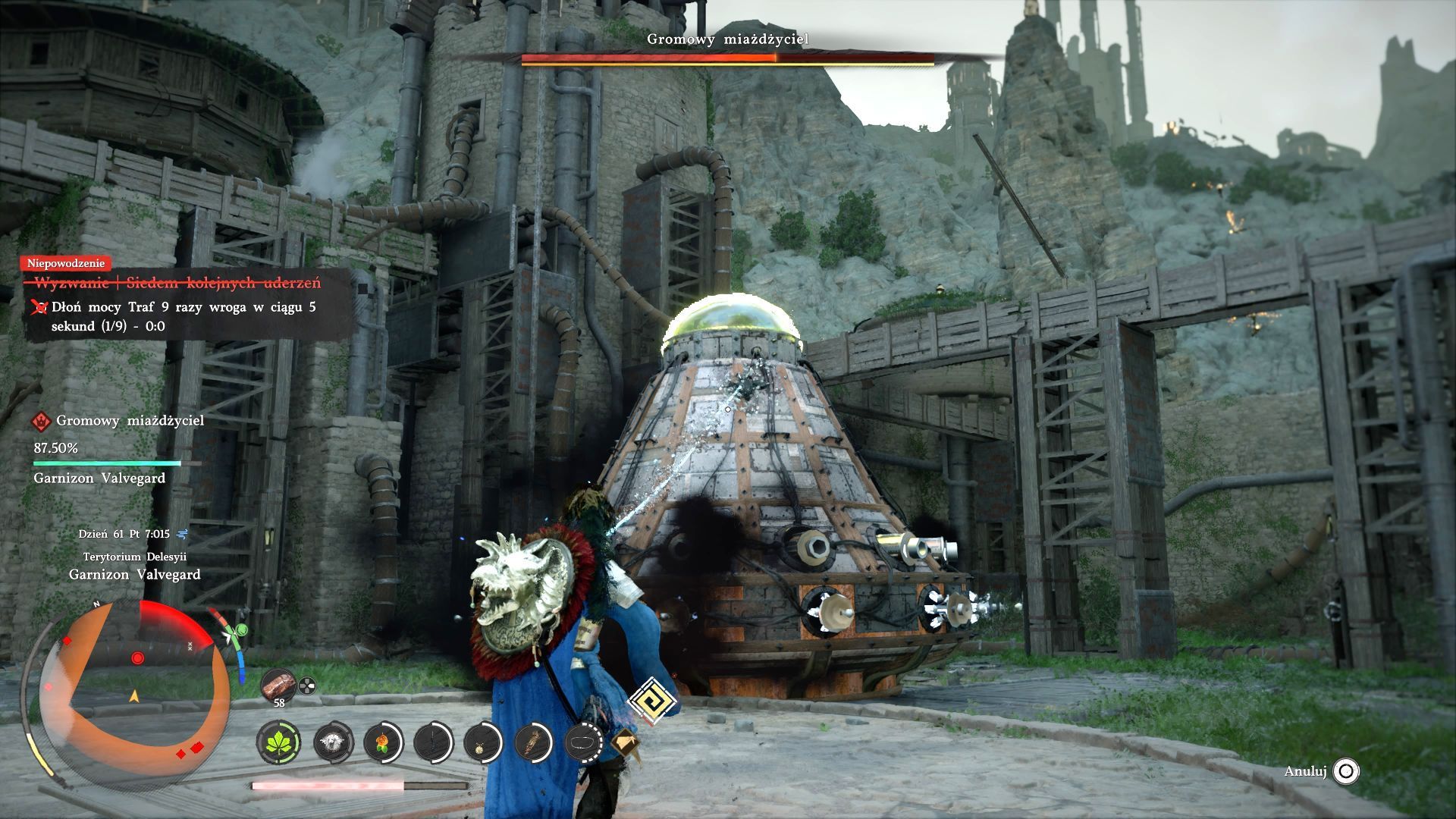
Task: Use the meat food item with count 58
Action: click(278, 686)
